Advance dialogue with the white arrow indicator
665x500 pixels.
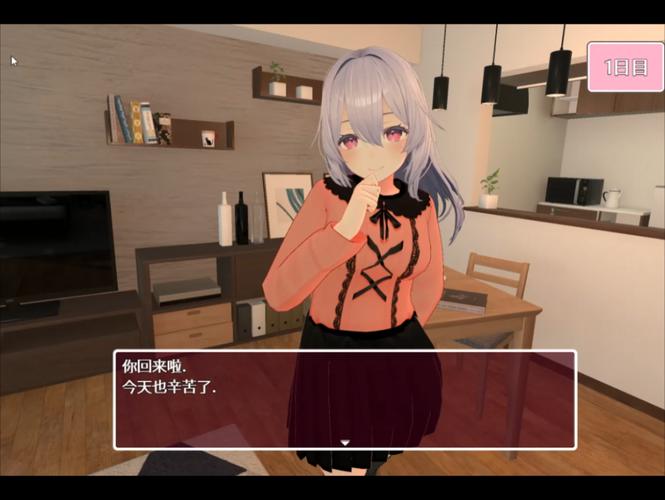coord(345,441)
